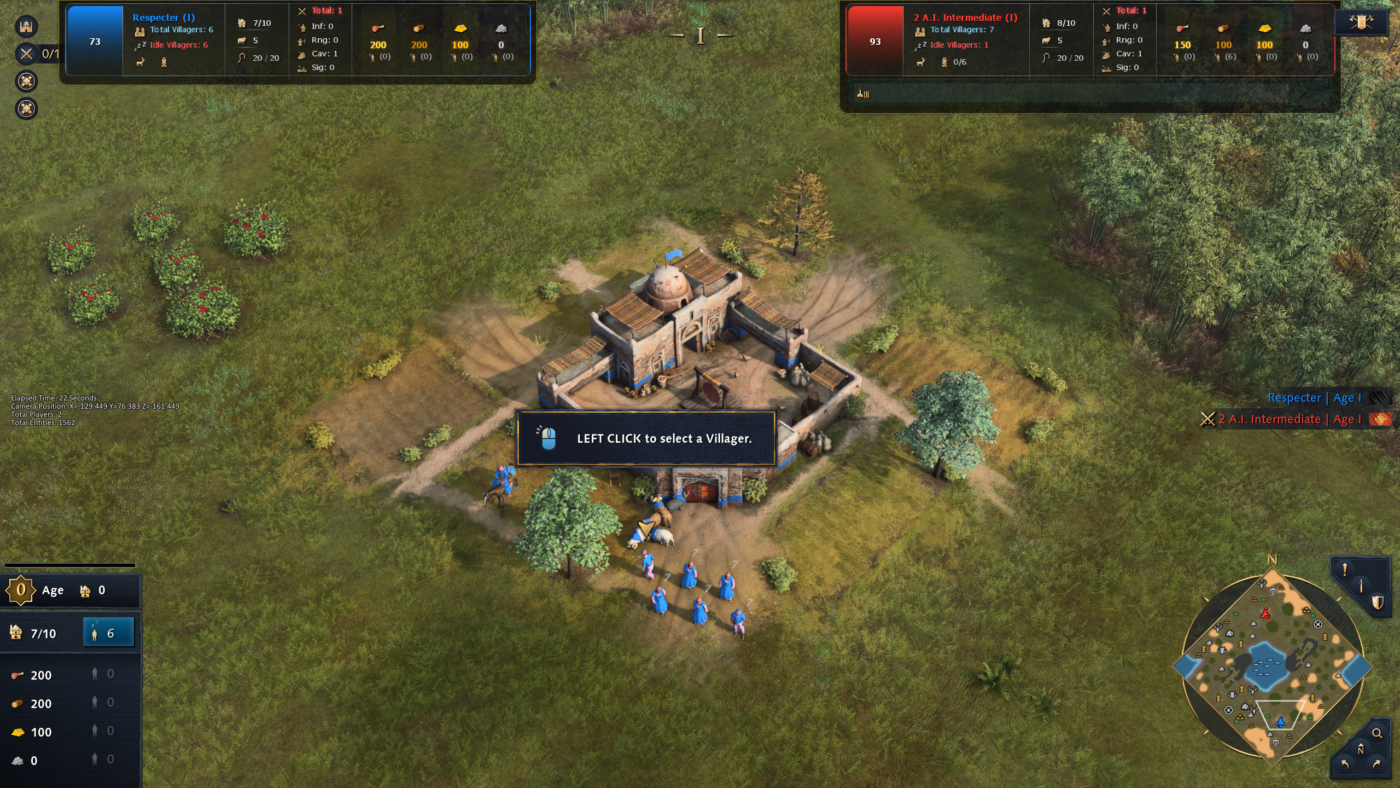Rotate camera with the right curved arrow
Viewport: 1400px width, 788px height.
pyautogui.click(x=1376, y=765)
